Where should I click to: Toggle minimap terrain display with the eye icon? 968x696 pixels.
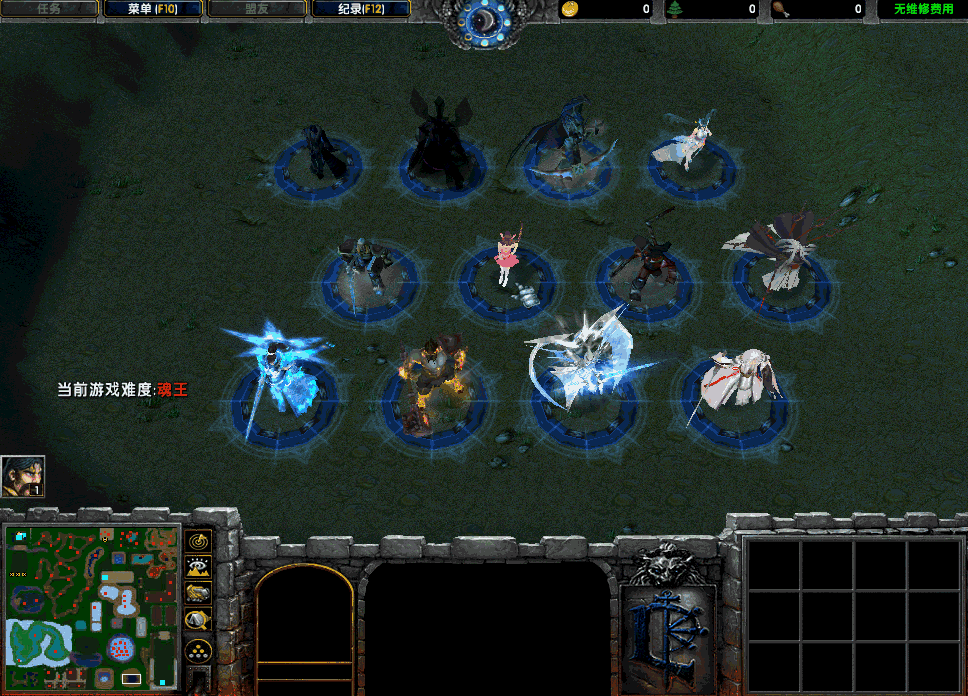199,568
